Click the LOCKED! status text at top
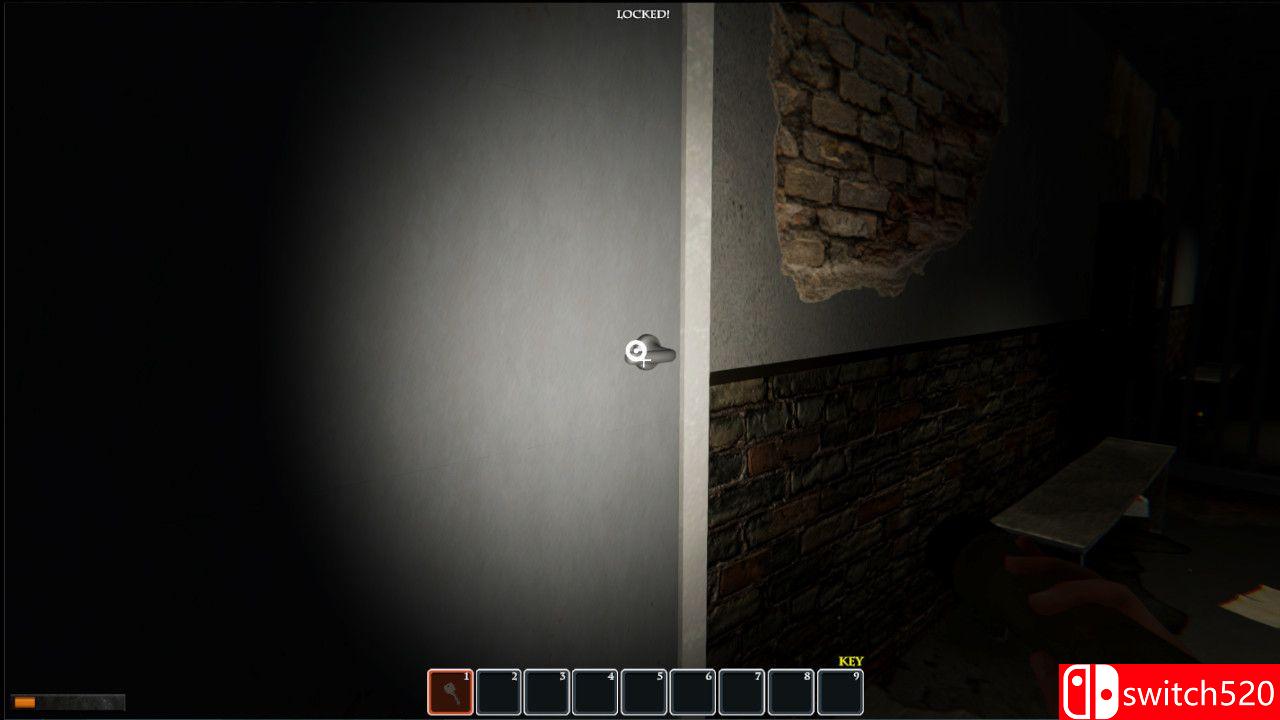The image size is (1280, 720). tap(643, 13)
